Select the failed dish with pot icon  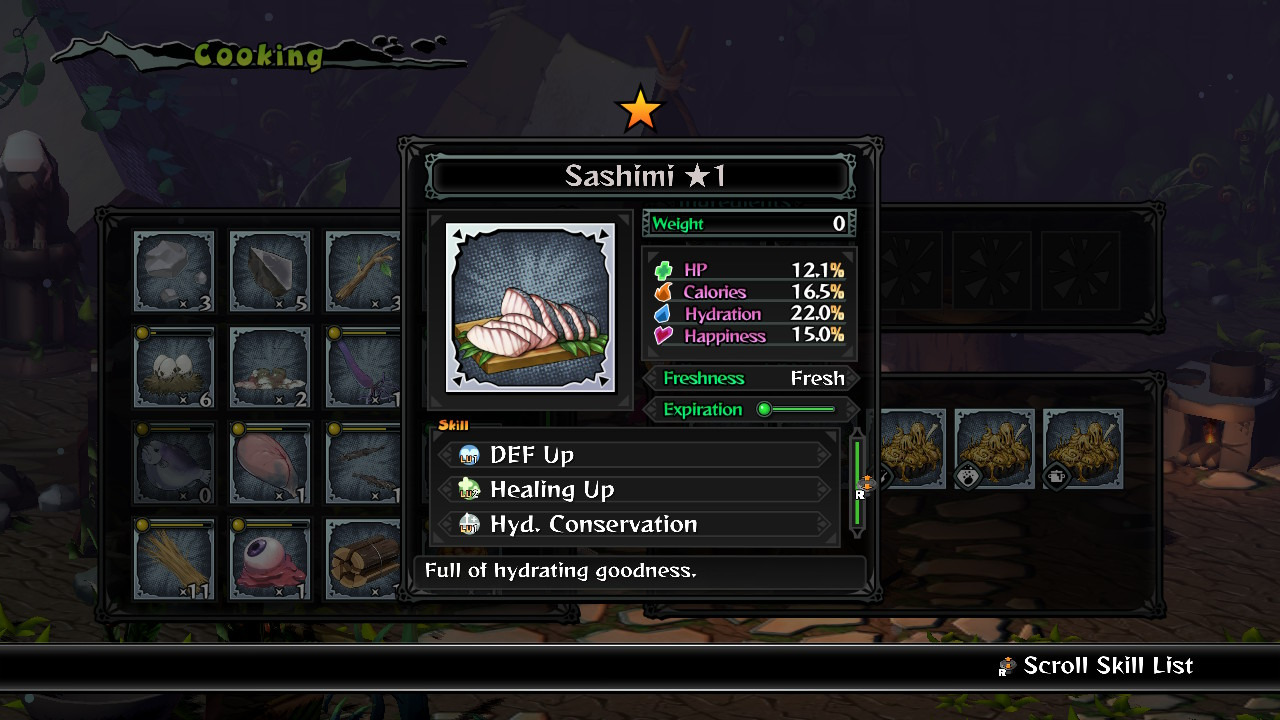(1083, 449)
